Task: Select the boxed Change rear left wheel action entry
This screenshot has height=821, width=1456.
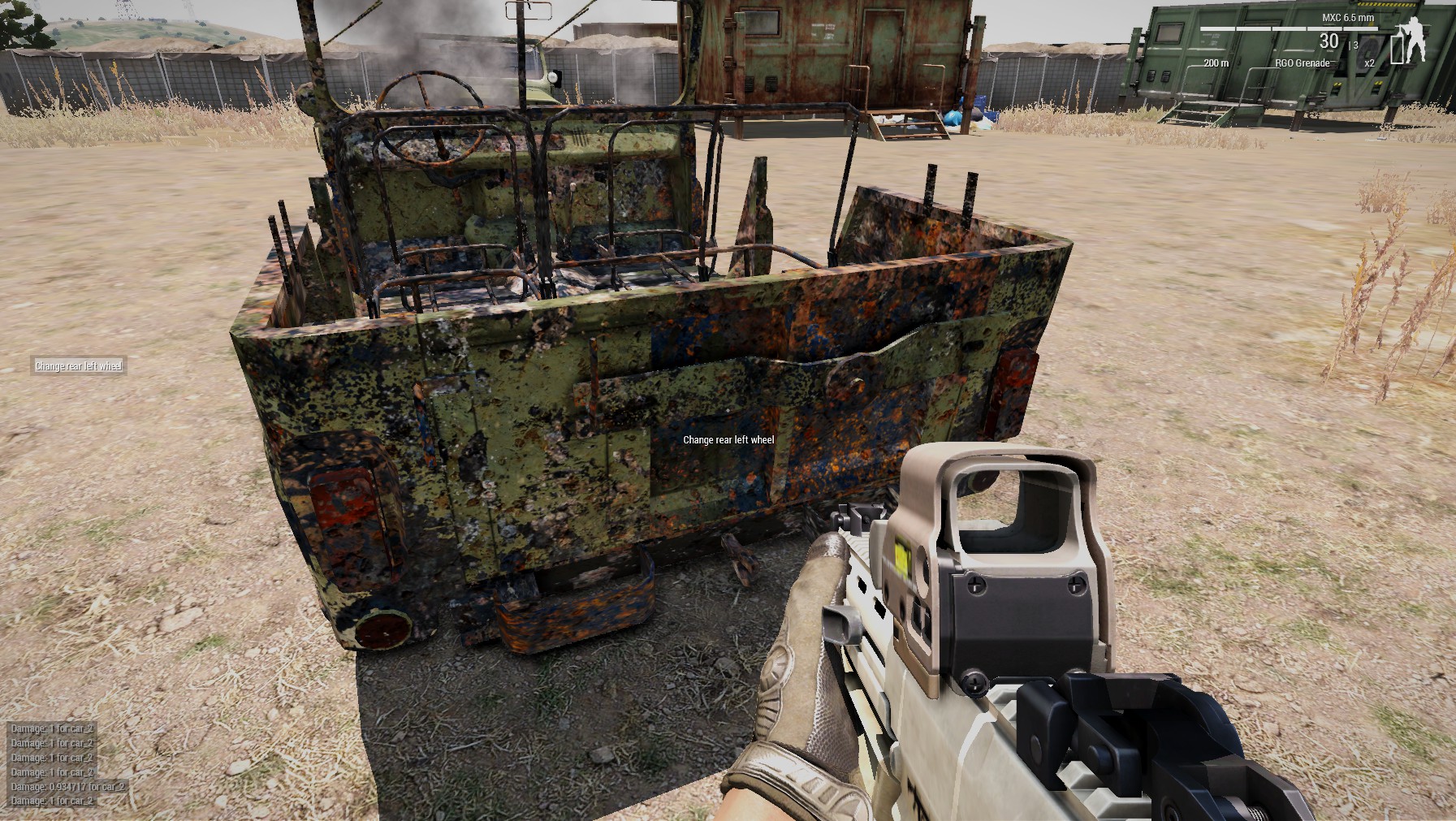Action: click(x=79, y=366)
